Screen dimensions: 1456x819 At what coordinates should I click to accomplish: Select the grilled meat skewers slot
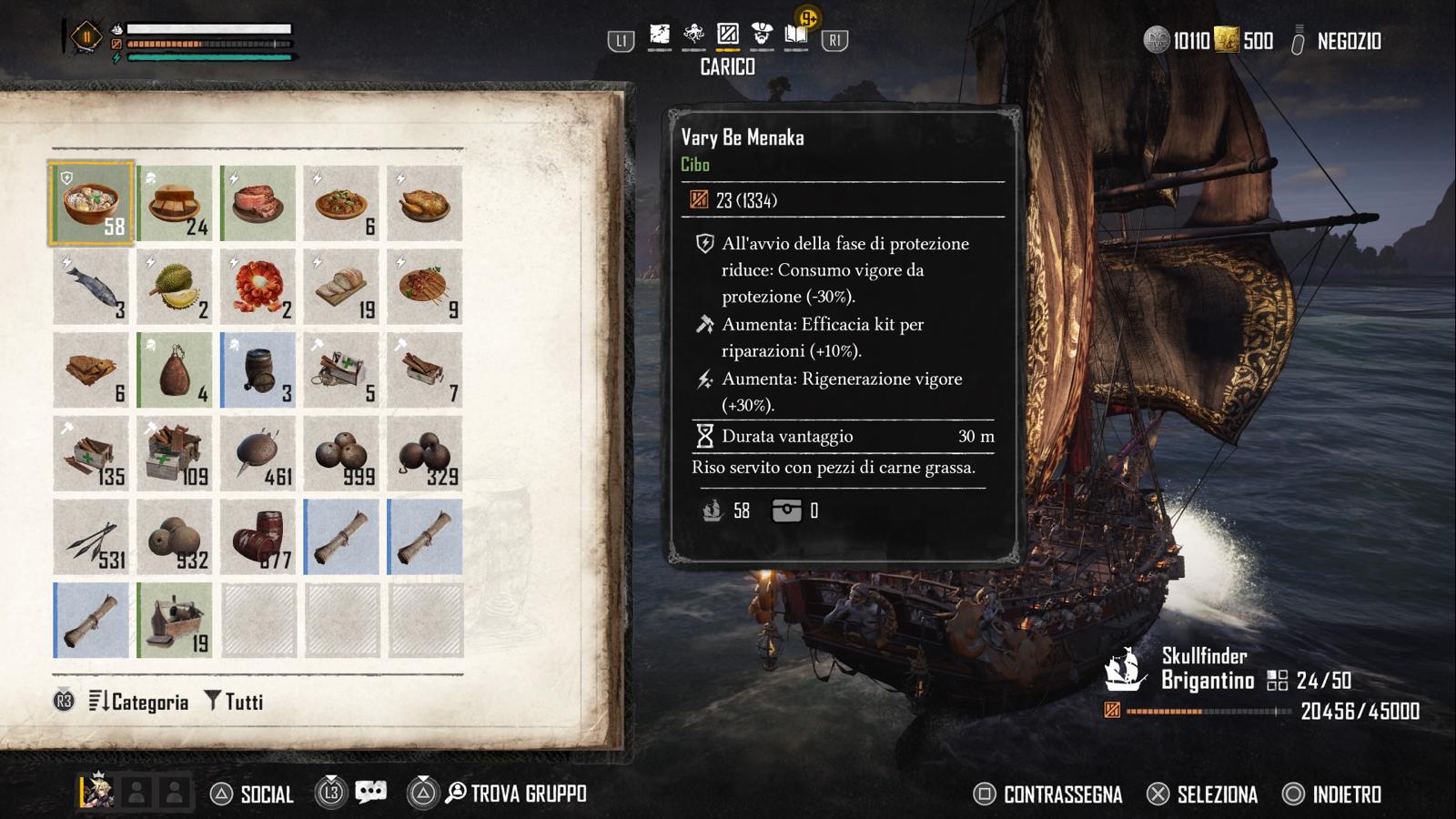tap(425, 288)
